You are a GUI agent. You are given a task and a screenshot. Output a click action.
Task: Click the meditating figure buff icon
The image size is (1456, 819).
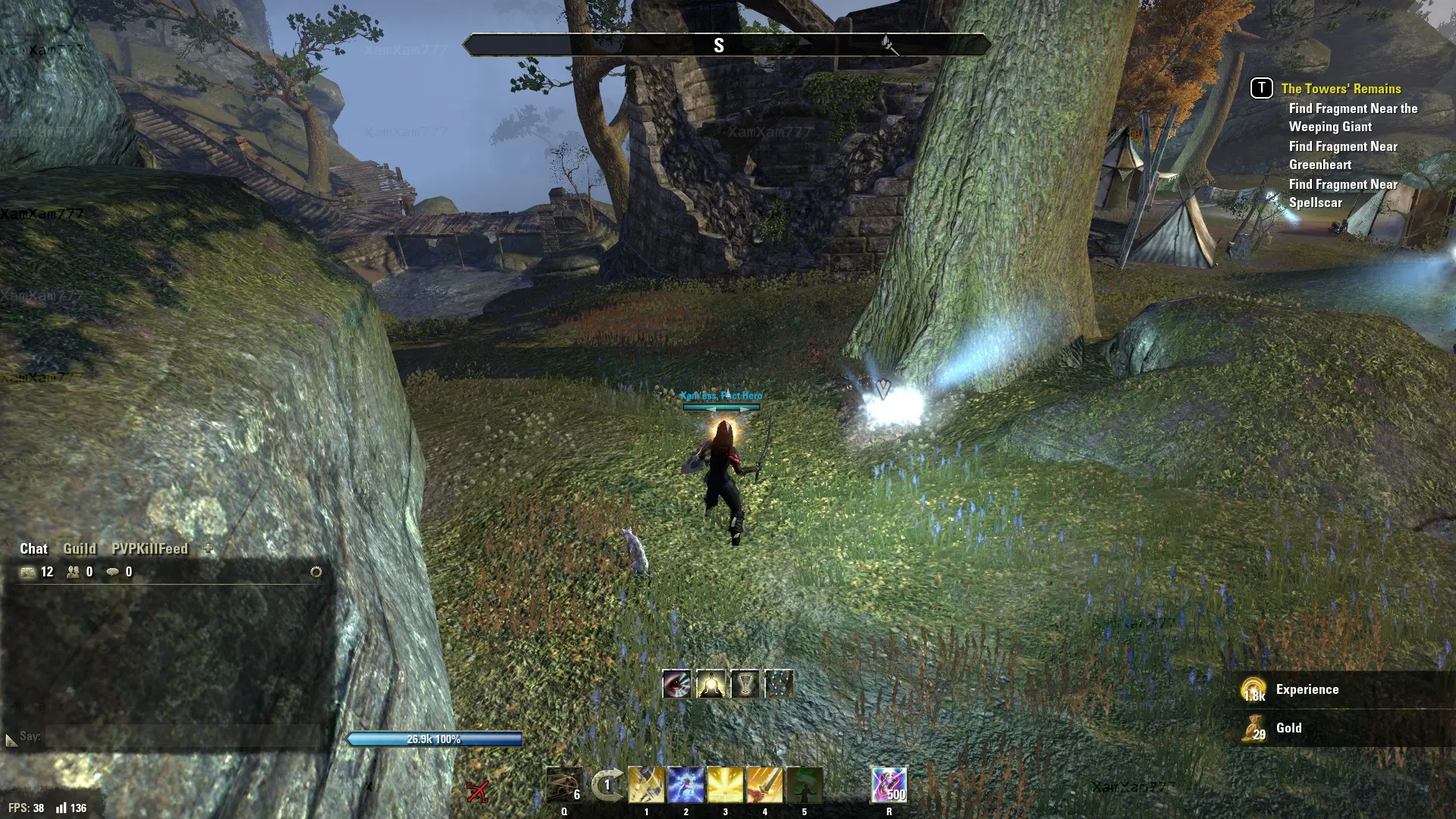(x=711, y=685)
